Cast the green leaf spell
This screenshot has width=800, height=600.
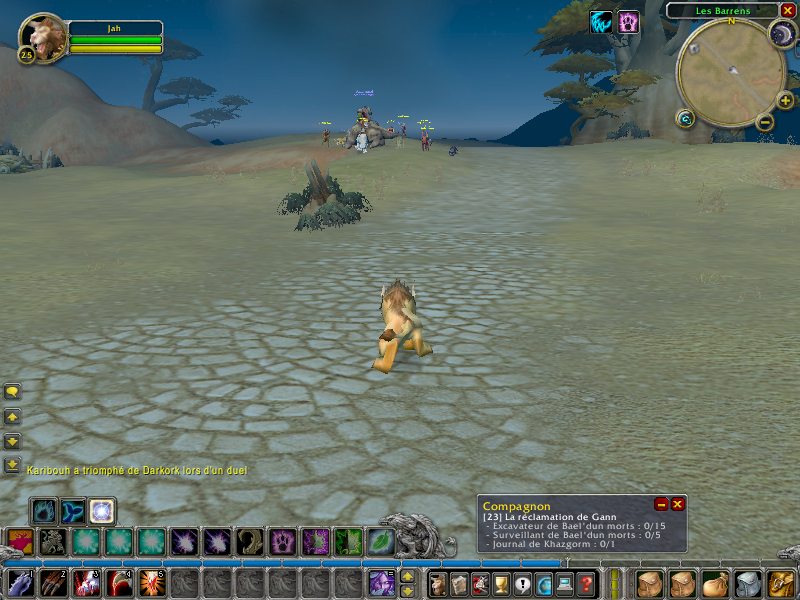(x=380, y=541)
